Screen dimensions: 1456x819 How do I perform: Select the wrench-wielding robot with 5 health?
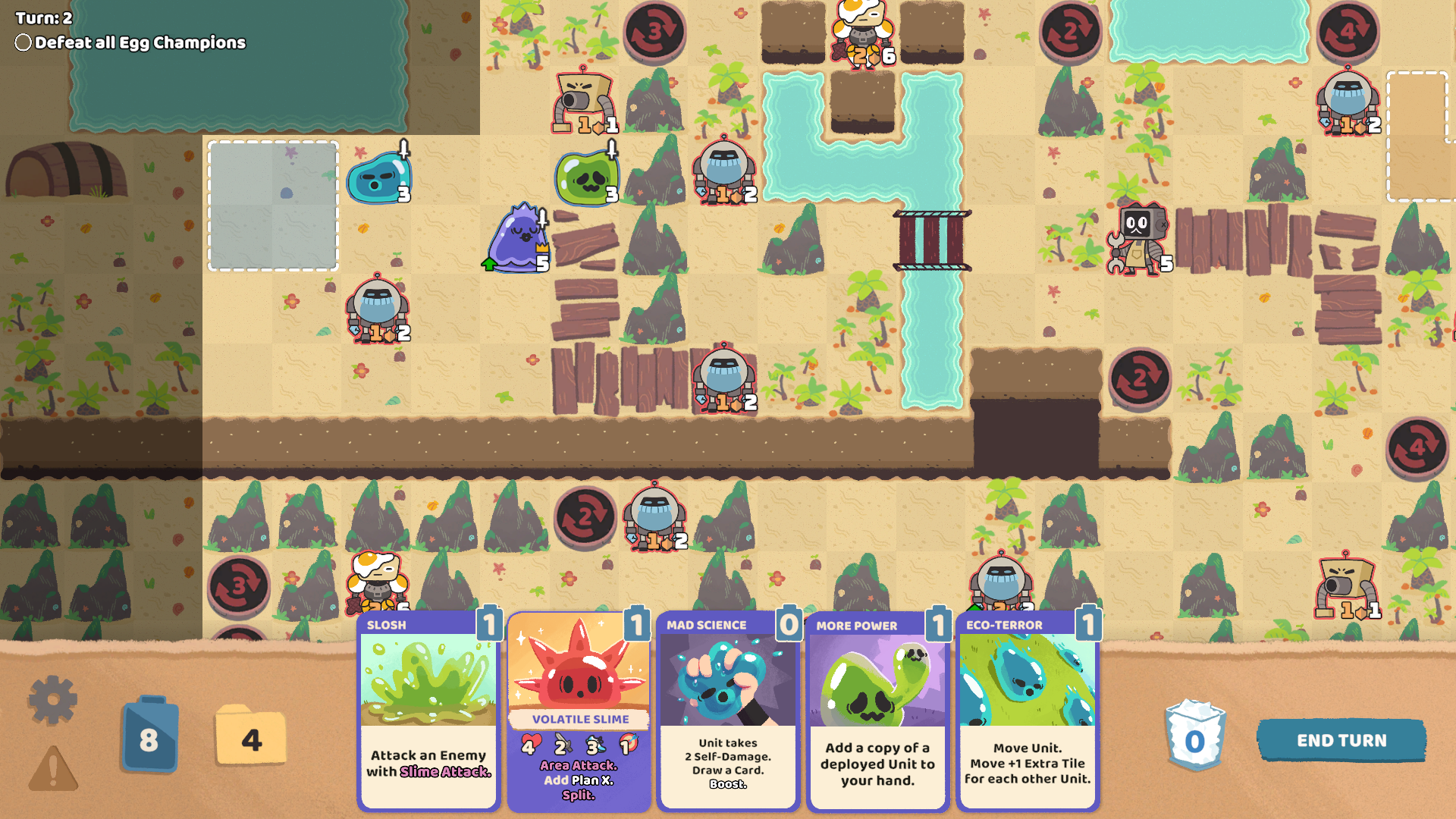click(x=1137, y=239)
